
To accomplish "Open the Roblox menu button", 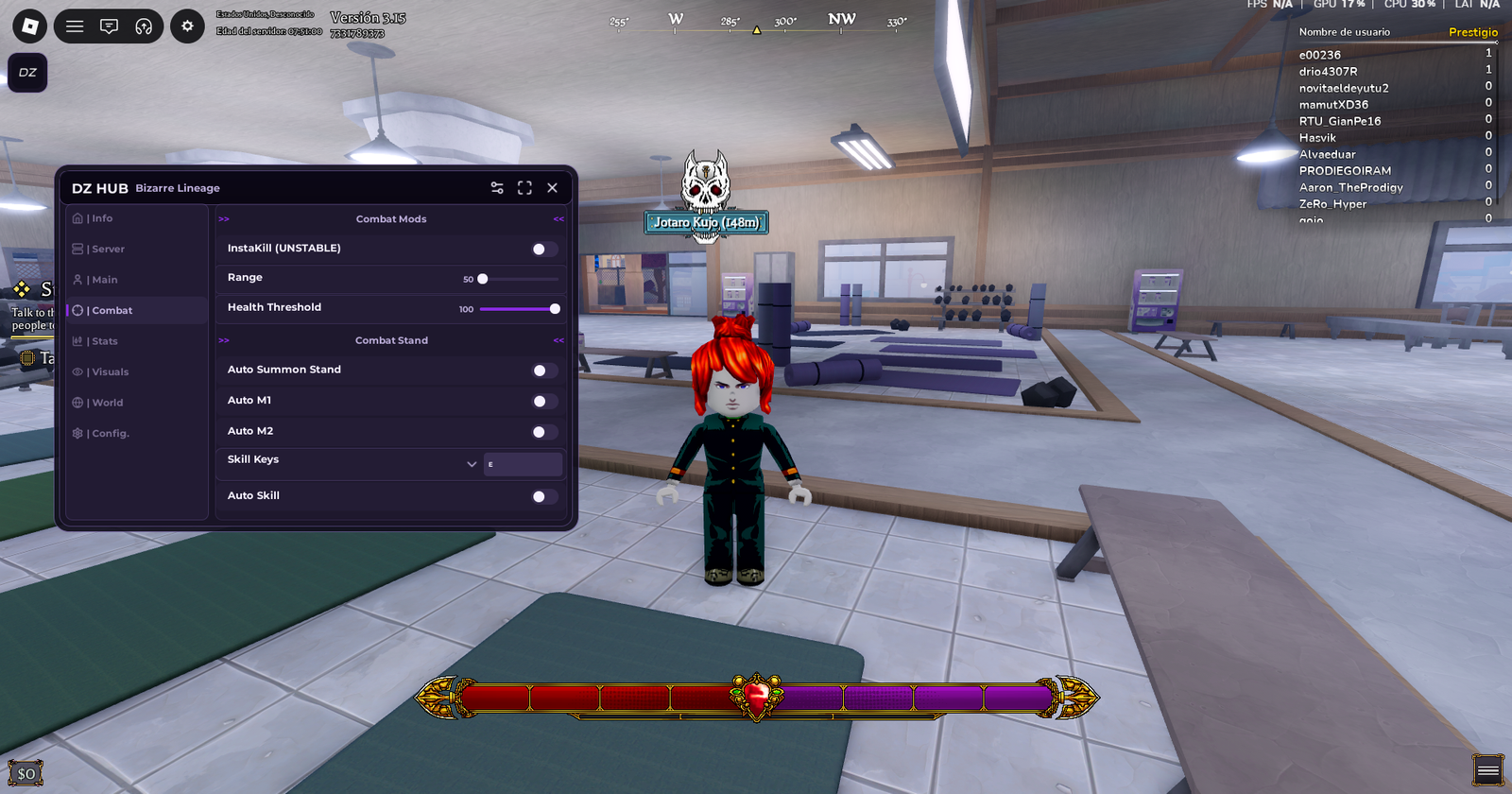I will [x=29, y=26].
